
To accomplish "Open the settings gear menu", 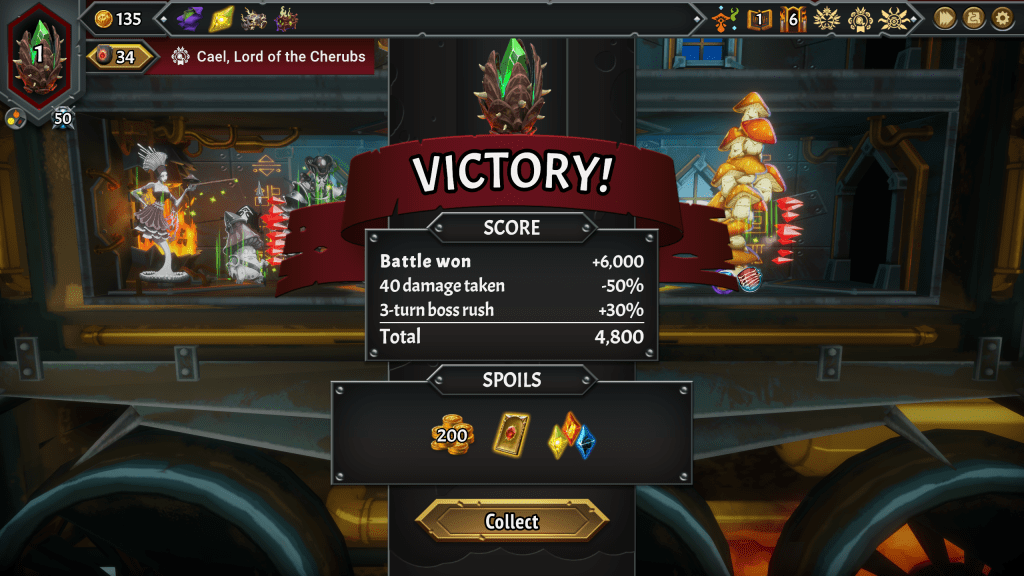I will (x=1002, y=18).
